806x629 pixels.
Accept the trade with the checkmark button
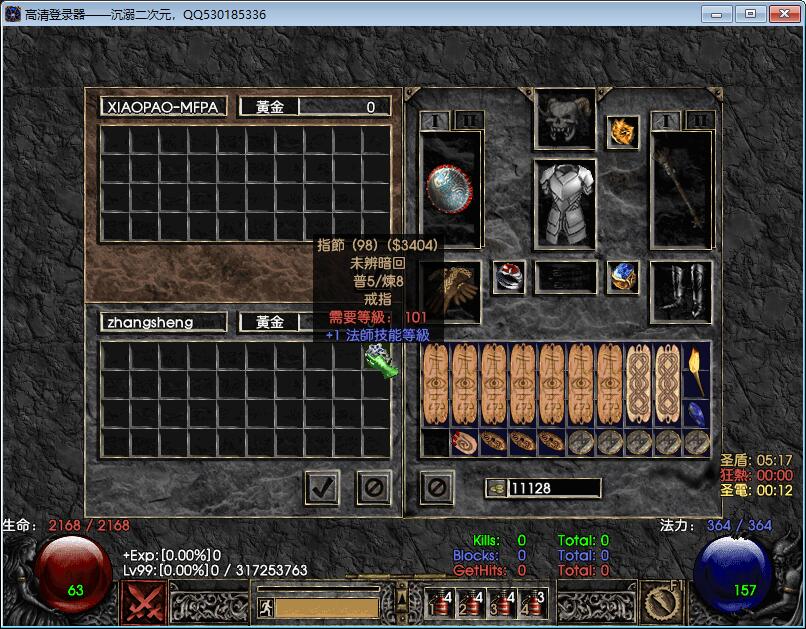tap(322, 487)
